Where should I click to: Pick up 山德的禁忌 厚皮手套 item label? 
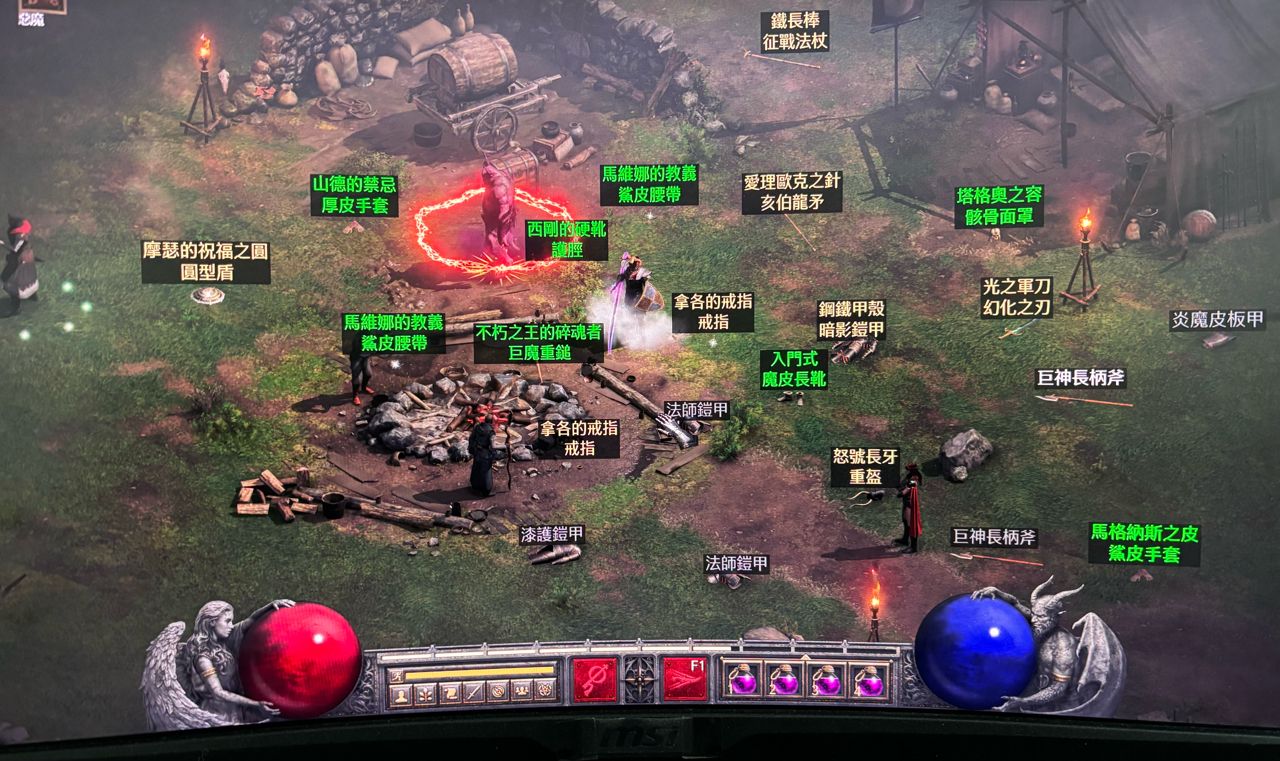(354, 196)
